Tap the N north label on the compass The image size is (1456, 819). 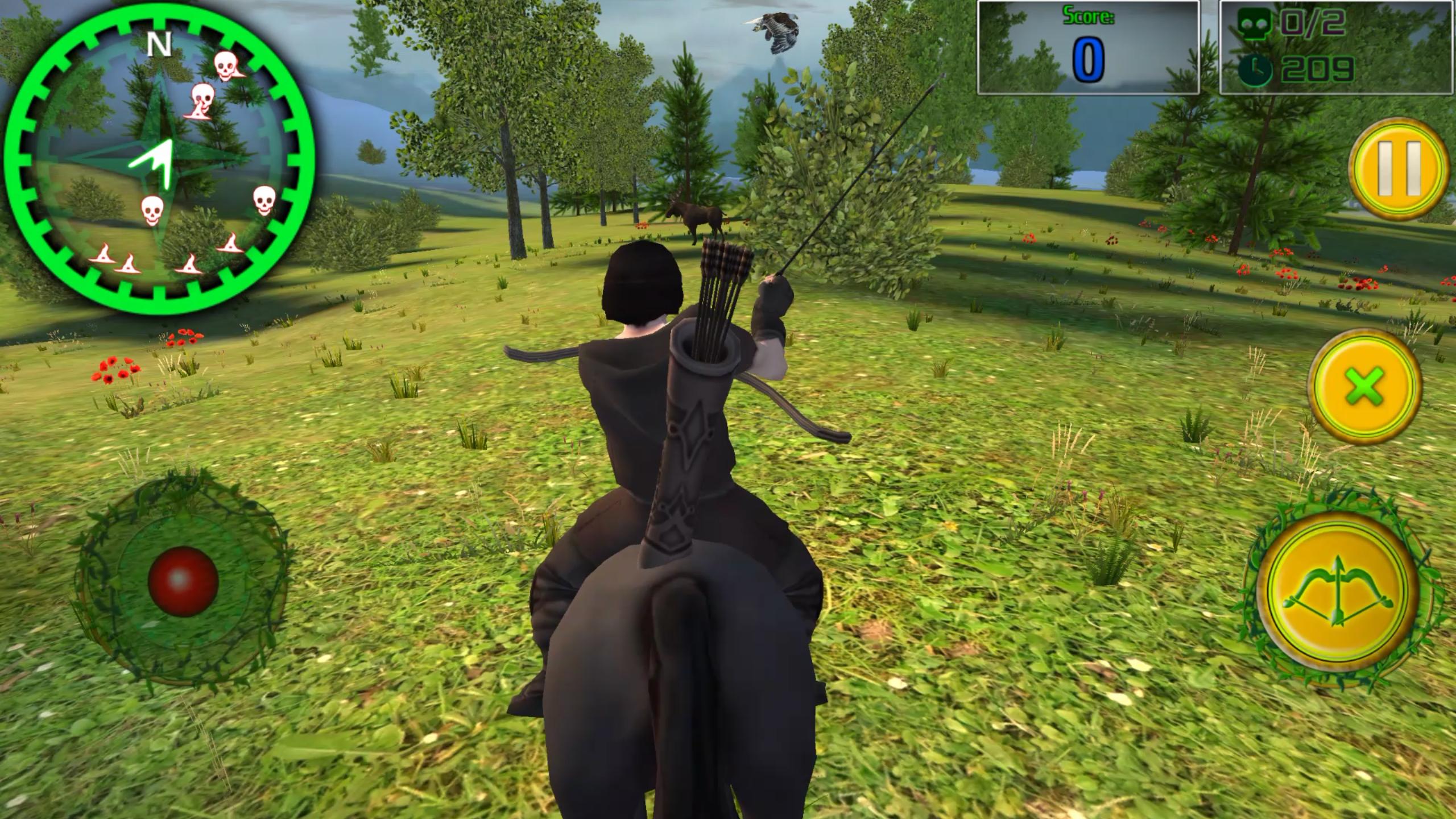[160, 43]
